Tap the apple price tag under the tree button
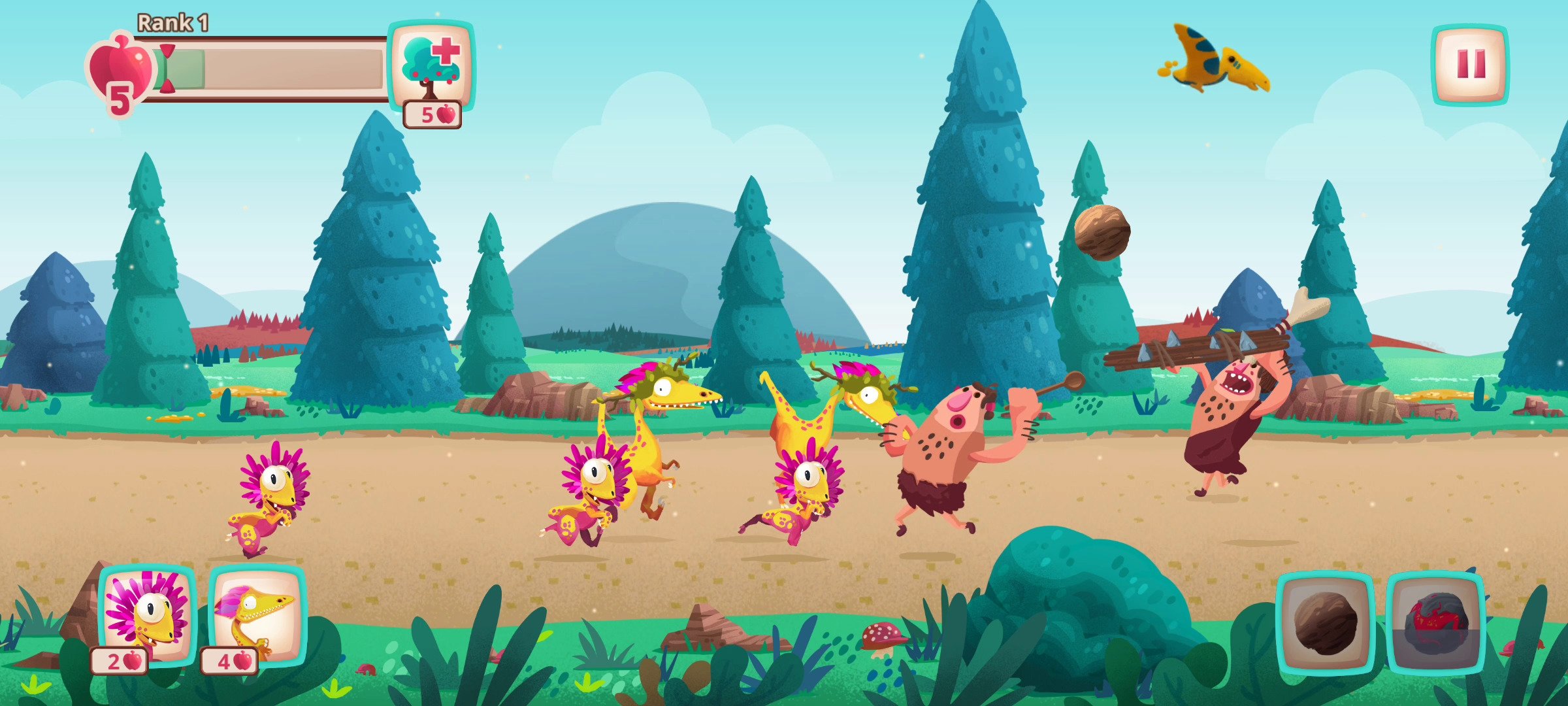The image size is (1568, 706). [x=432, y=115]
